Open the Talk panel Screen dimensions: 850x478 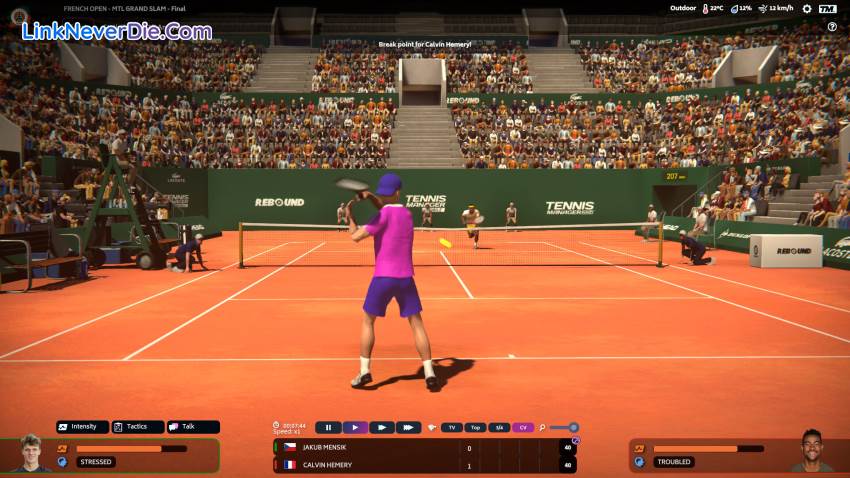pos(192,427)
